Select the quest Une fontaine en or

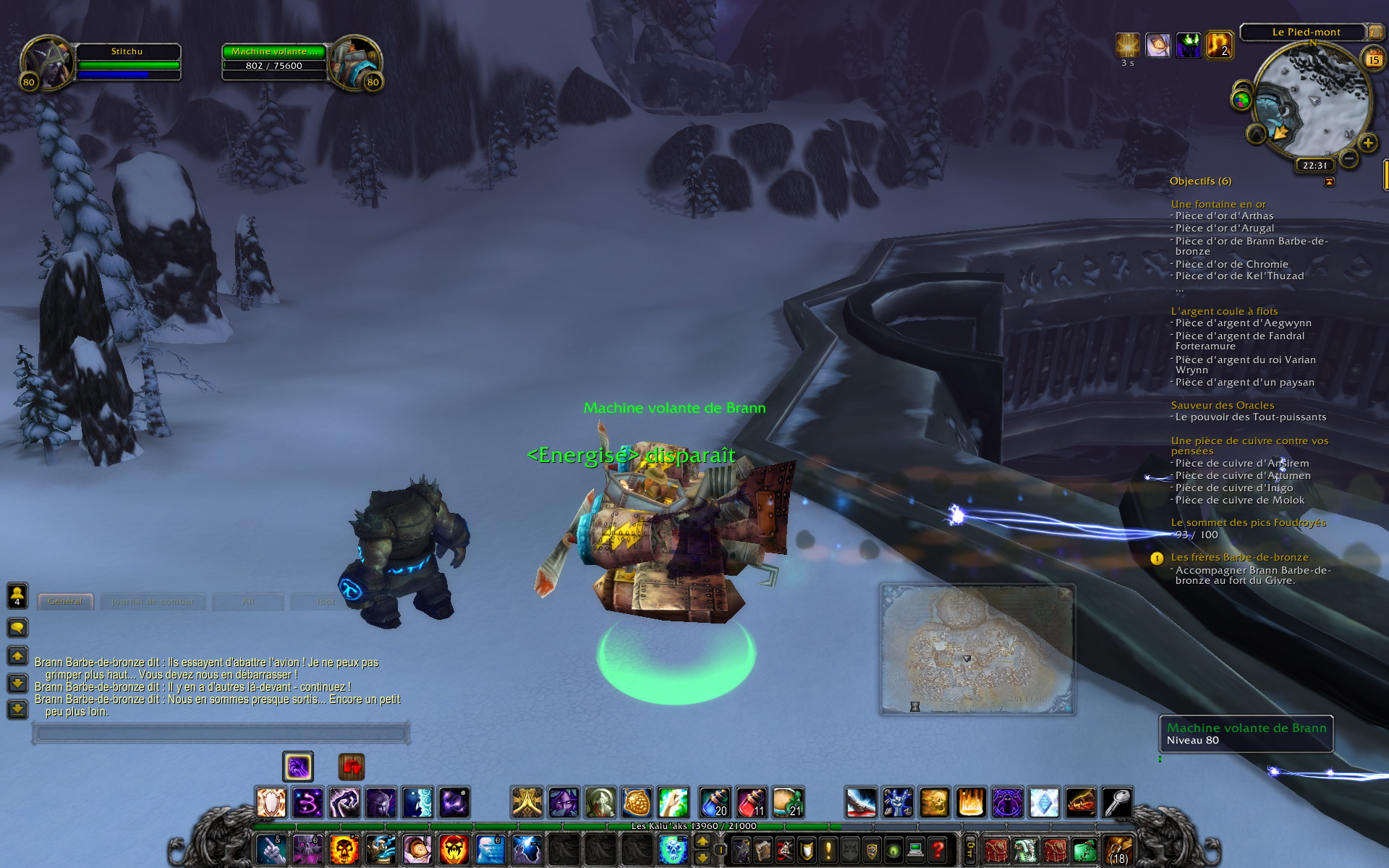point(1218,204)
